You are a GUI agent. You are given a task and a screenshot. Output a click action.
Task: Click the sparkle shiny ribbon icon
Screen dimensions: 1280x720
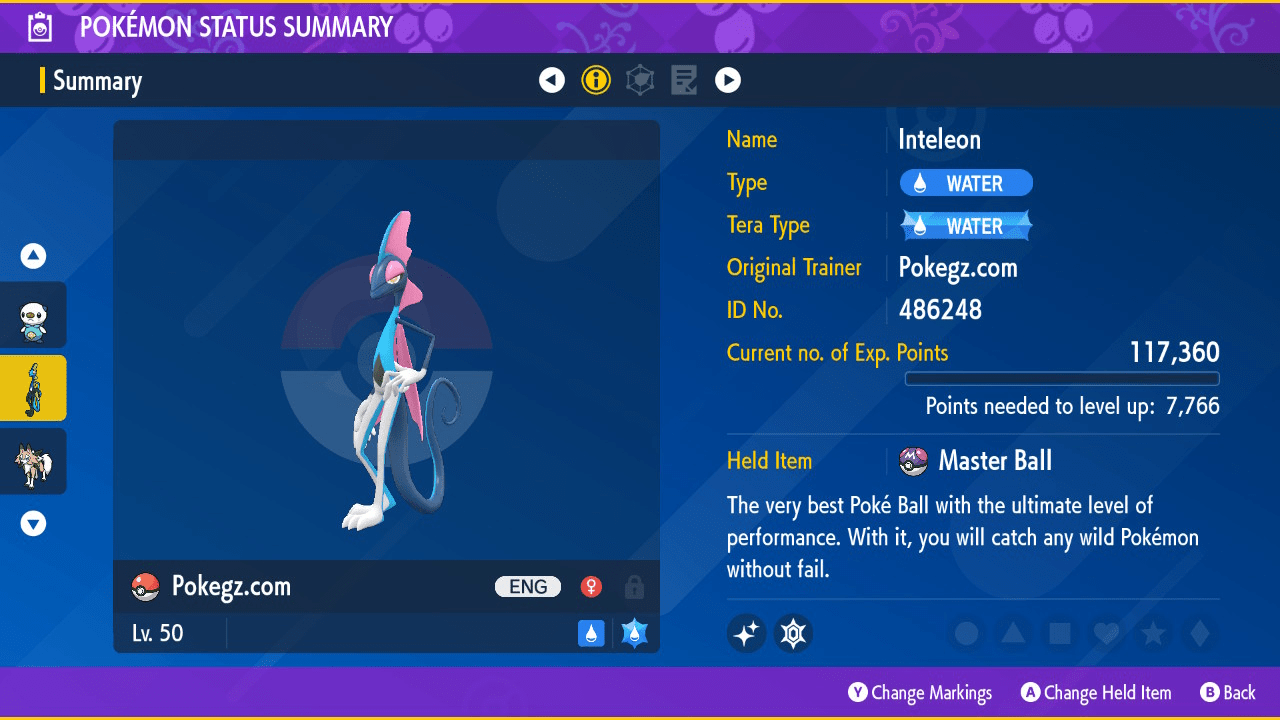pos(747,633)
